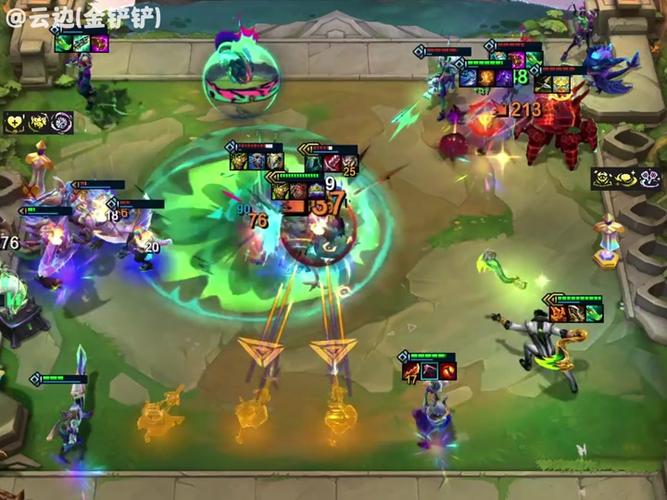This screenshot has height=500, width=667.
Task: View the golden ringed planet augment
Action: [626, 180]
